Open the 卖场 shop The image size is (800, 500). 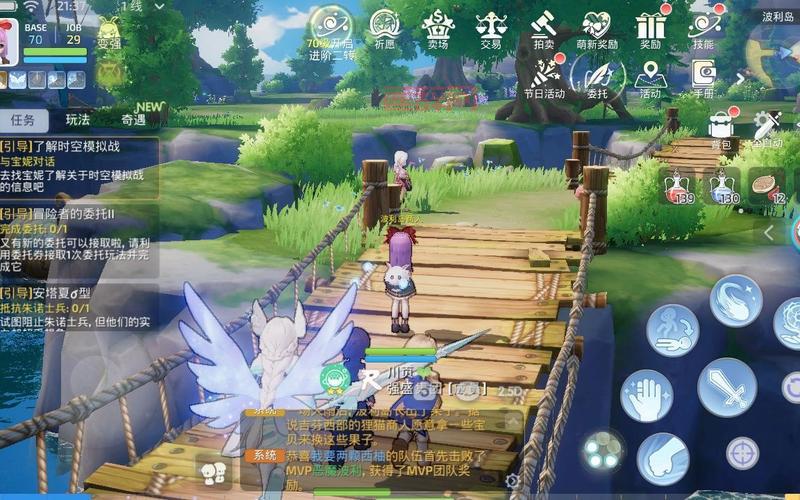pos(437,28)
